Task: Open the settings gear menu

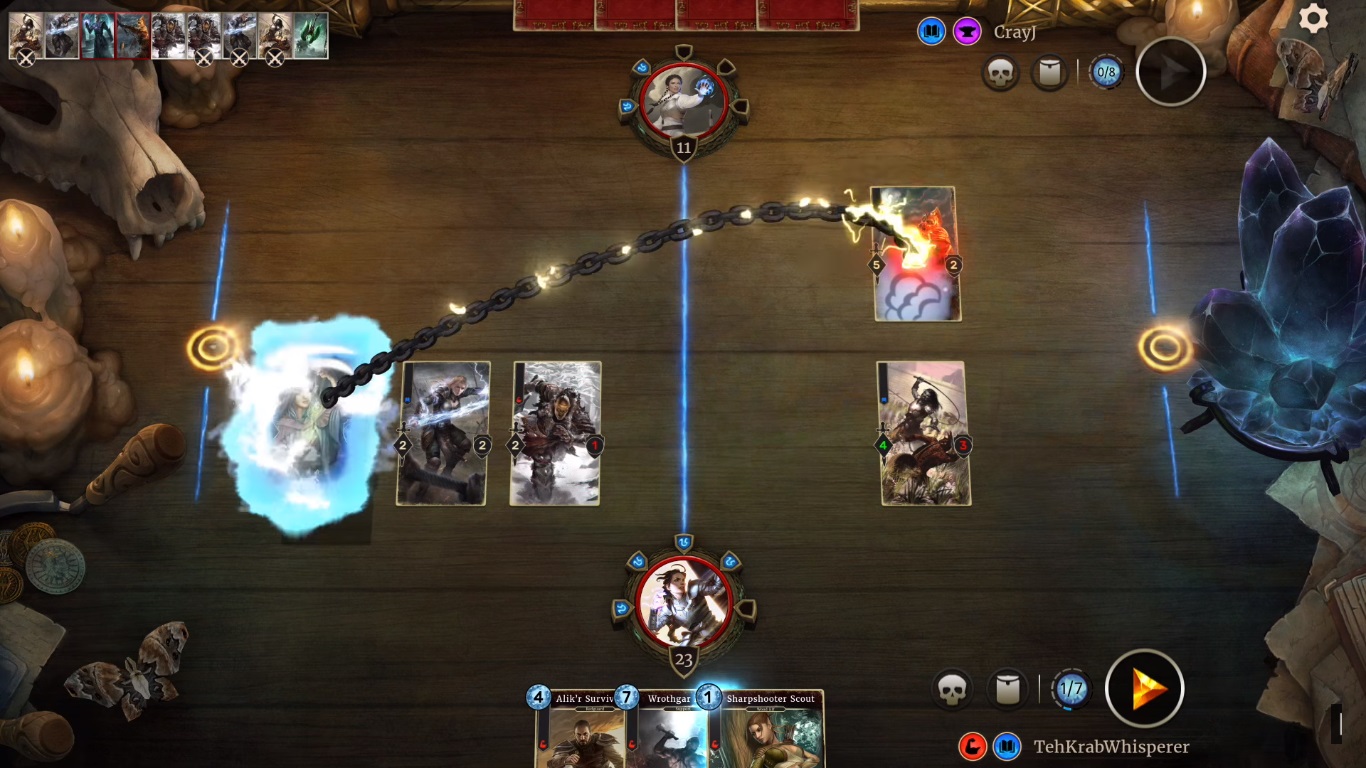Action: coord(1313,19)
